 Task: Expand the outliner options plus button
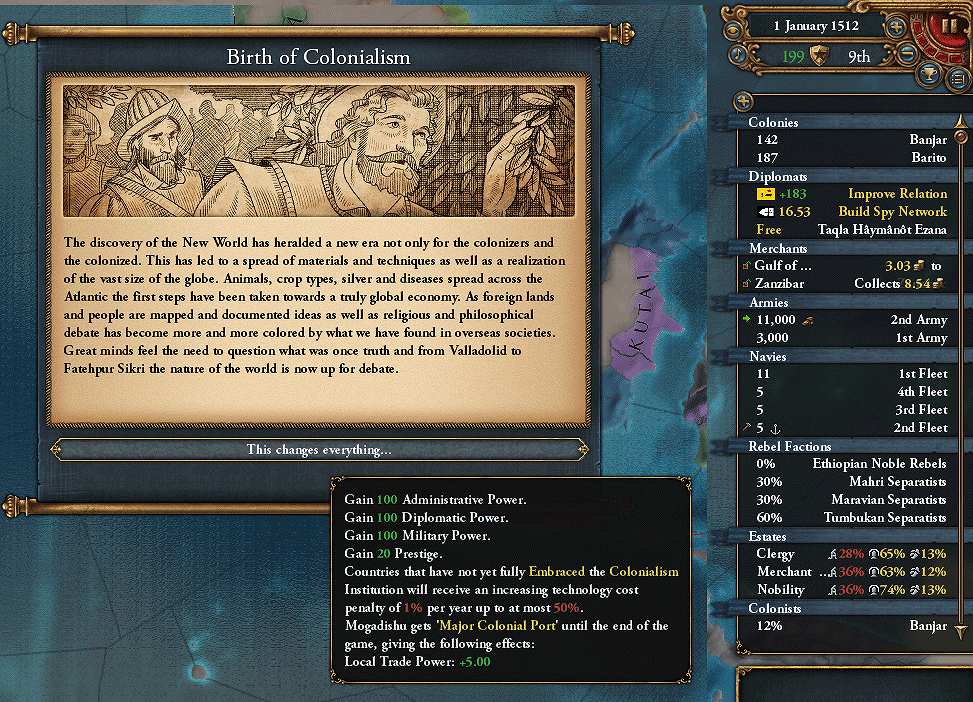click(743, 101)
